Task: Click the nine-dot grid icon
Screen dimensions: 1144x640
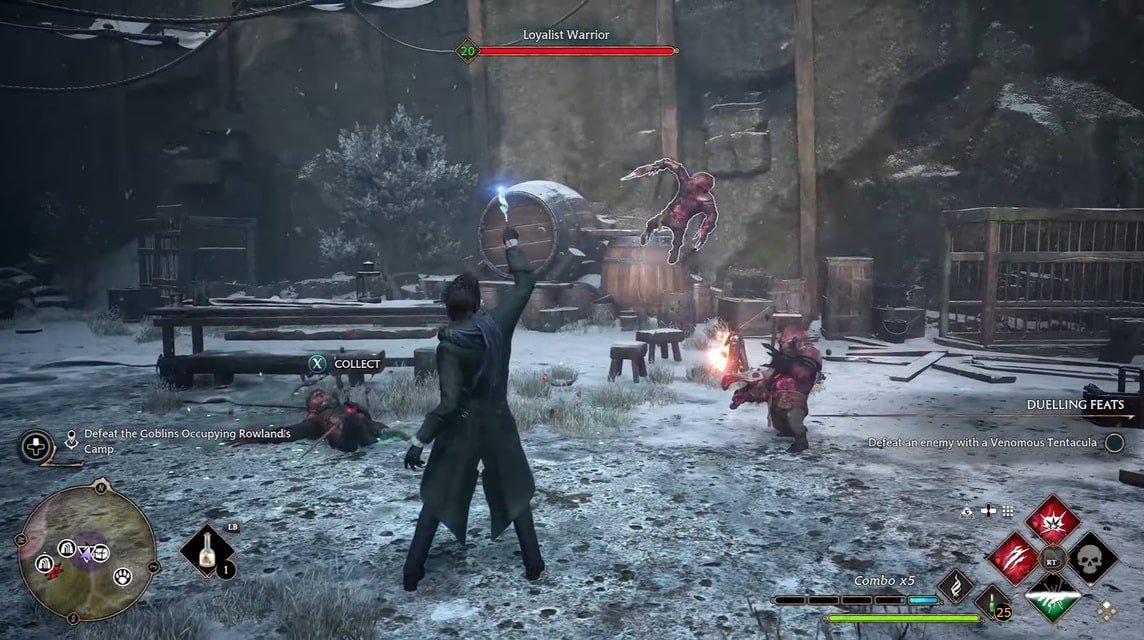Action: [1007, 510]
